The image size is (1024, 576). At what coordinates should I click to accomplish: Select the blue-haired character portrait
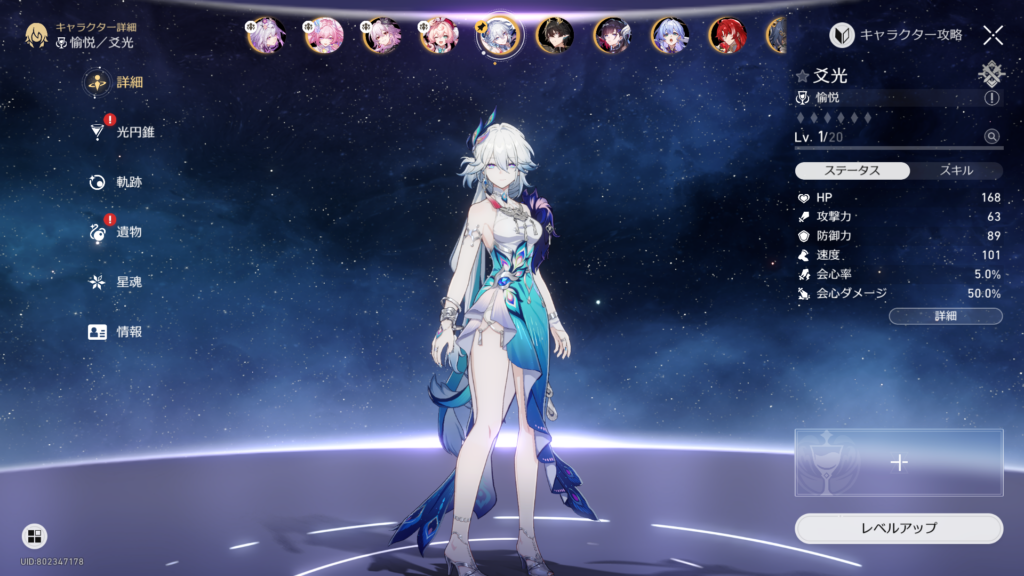[670, 35]
